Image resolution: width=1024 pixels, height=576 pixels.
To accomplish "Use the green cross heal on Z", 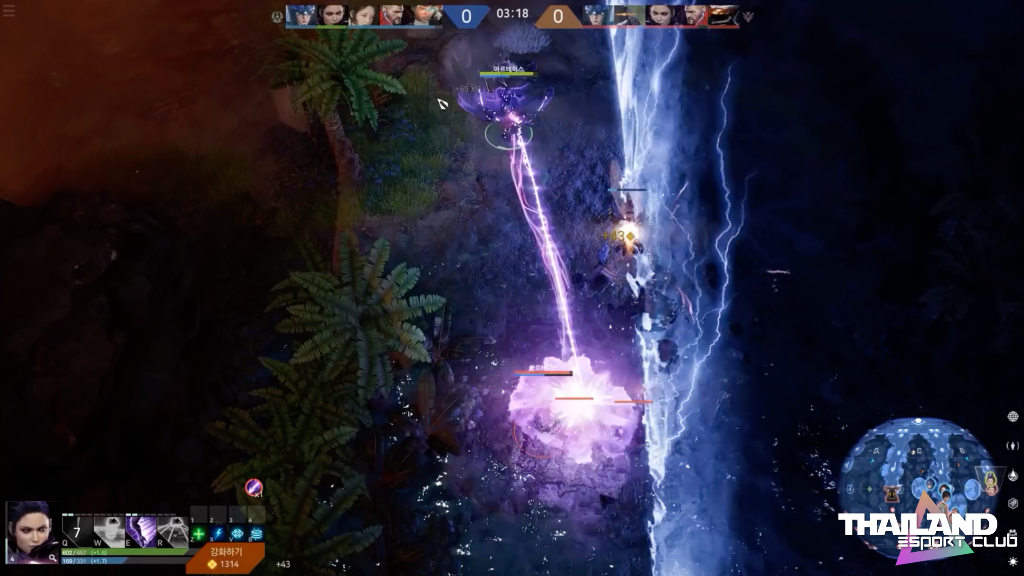I will point(198,534).
